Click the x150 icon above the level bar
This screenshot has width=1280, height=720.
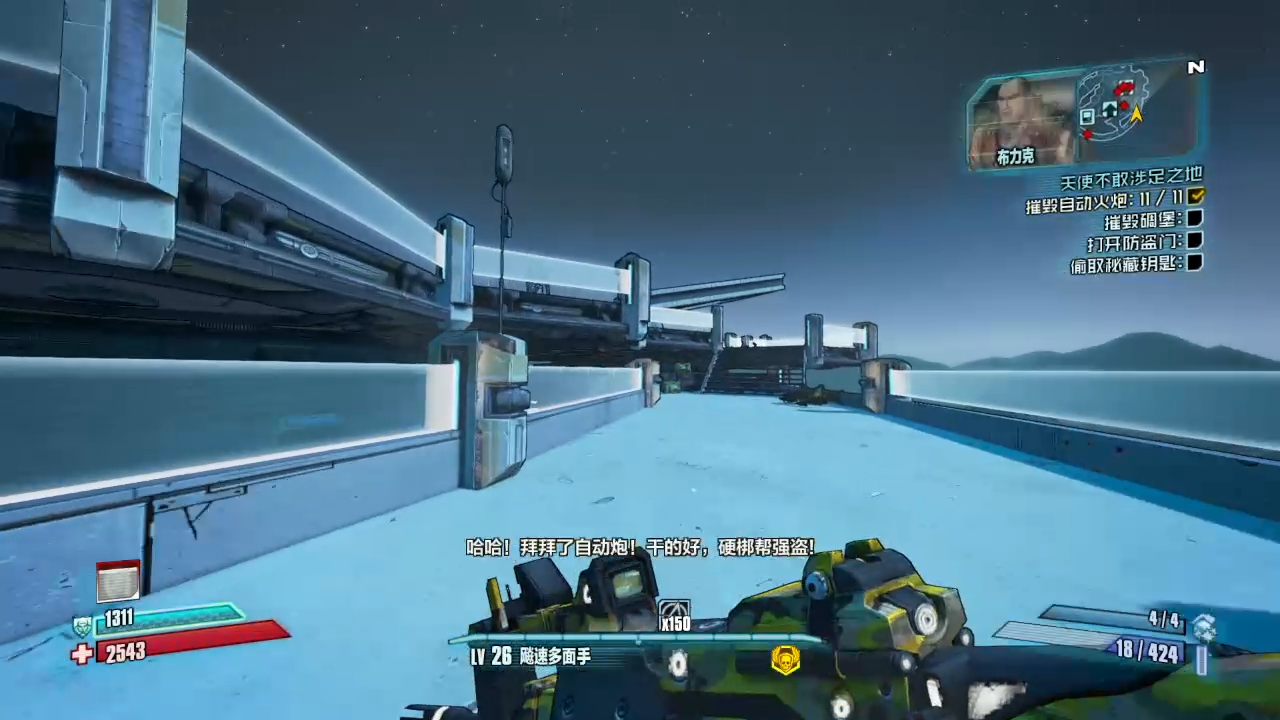pos(675,616)
